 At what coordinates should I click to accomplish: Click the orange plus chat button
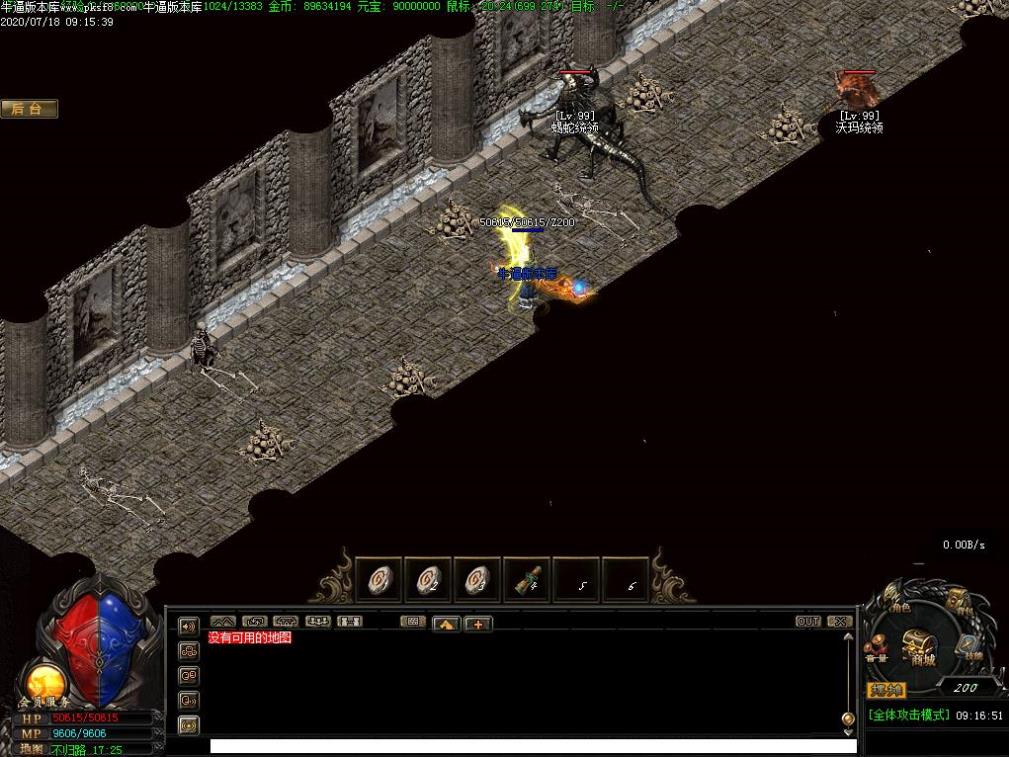(477, 624)
